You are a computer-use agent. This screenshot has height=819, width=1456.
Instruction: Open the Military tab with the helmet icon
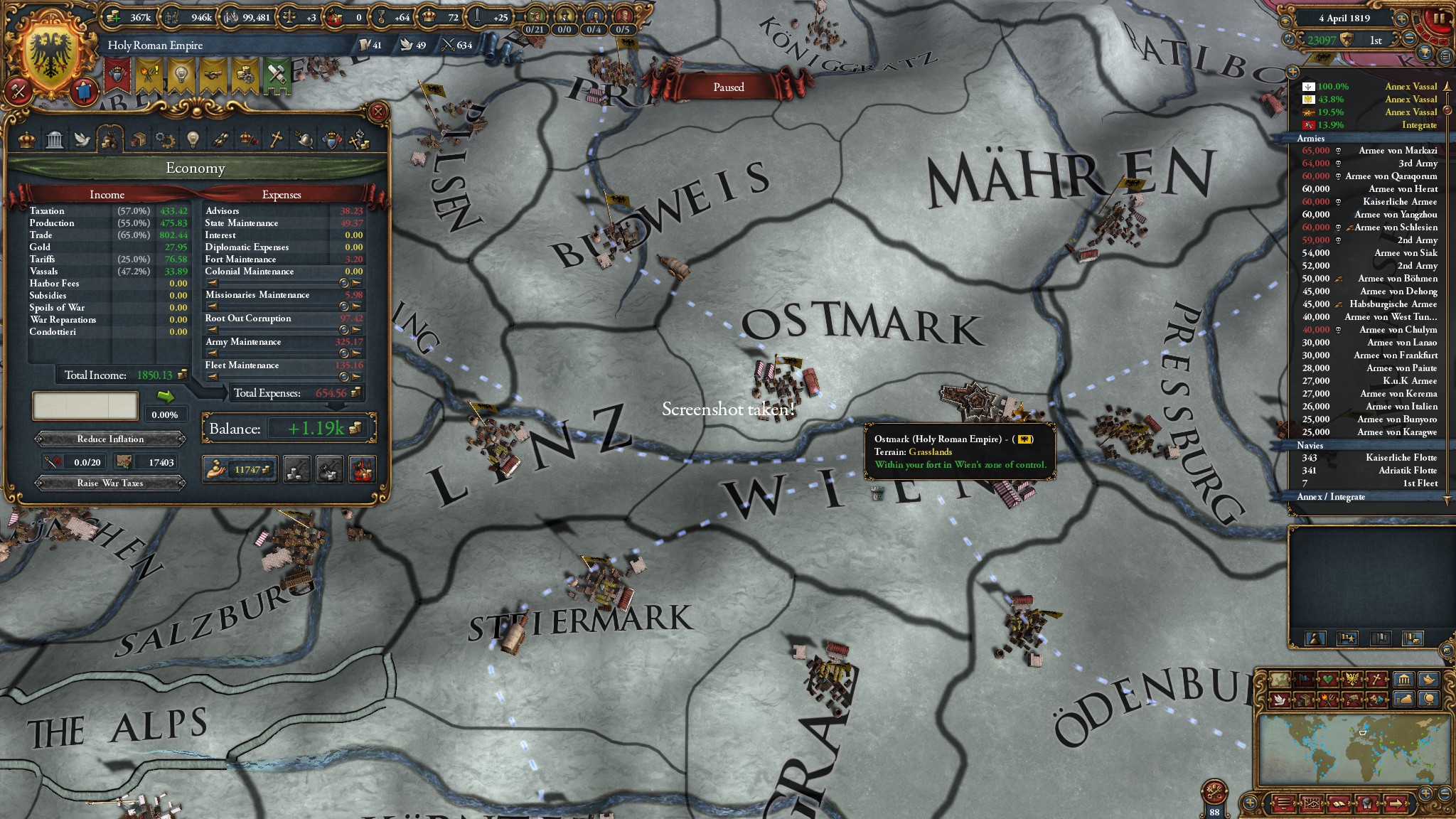[x=303, y=140]
